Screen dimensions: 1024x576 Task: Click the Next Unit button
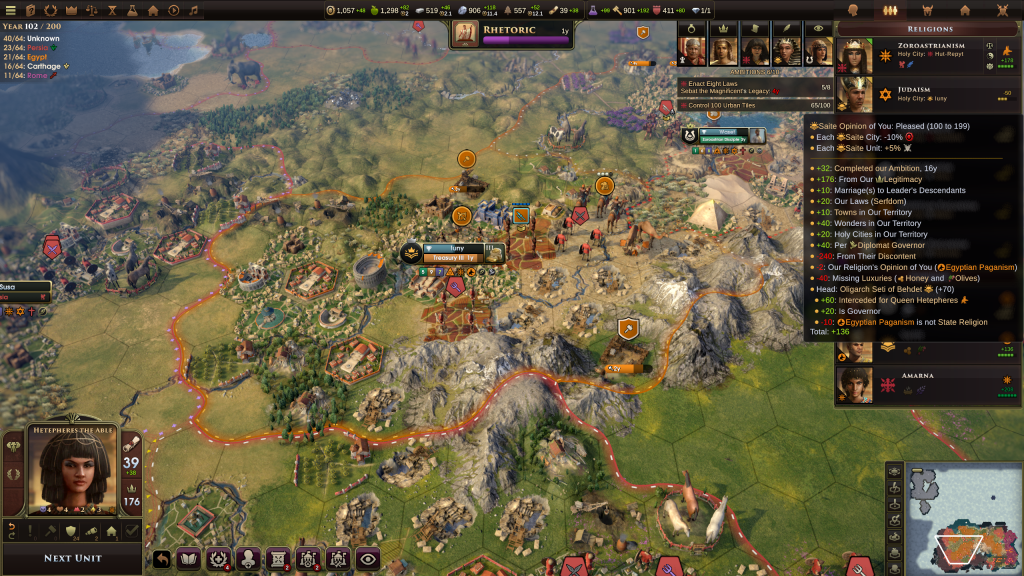(x=73, y=558)
